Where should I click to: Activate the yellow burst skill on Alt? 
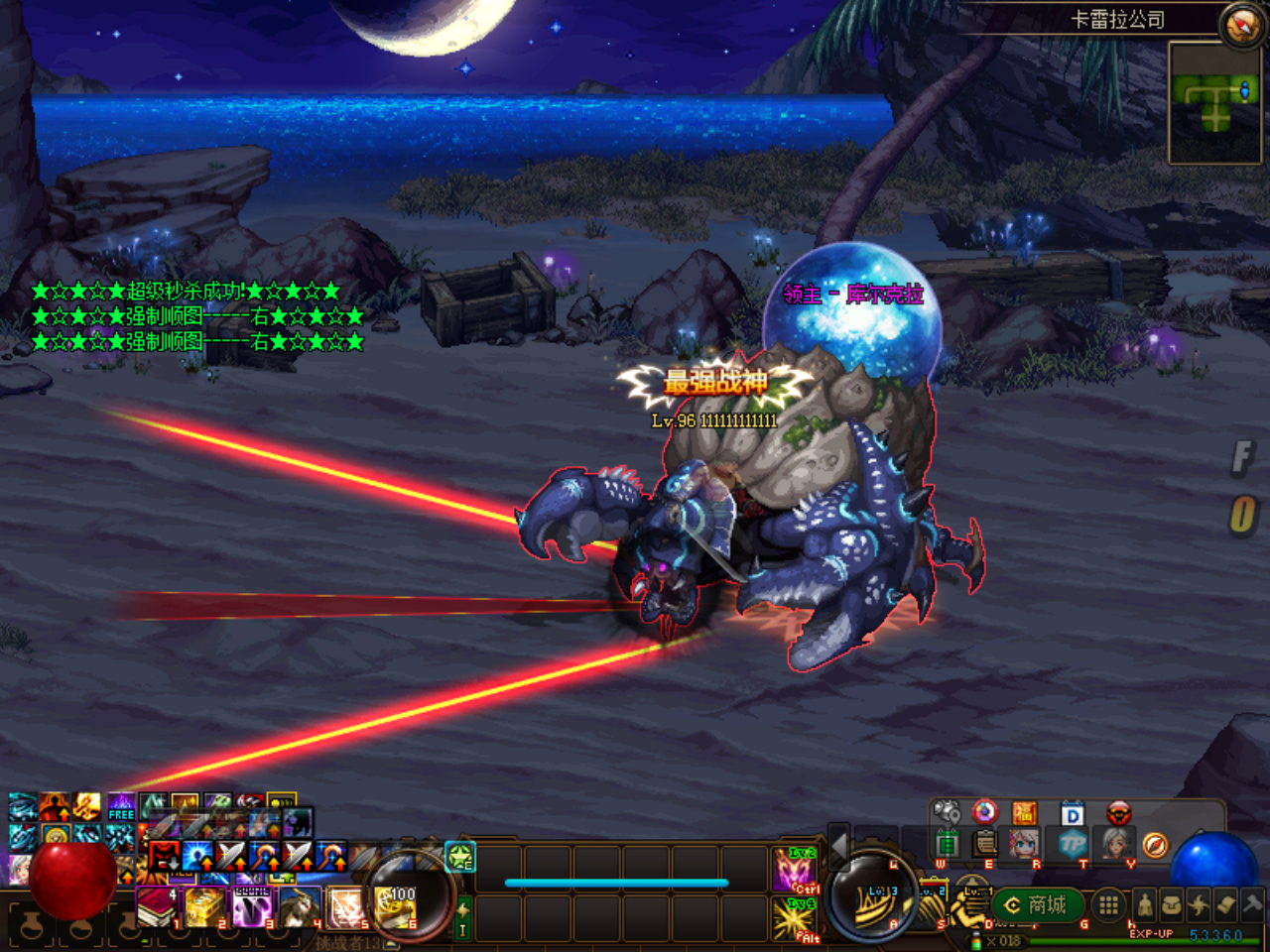point(795,919)
